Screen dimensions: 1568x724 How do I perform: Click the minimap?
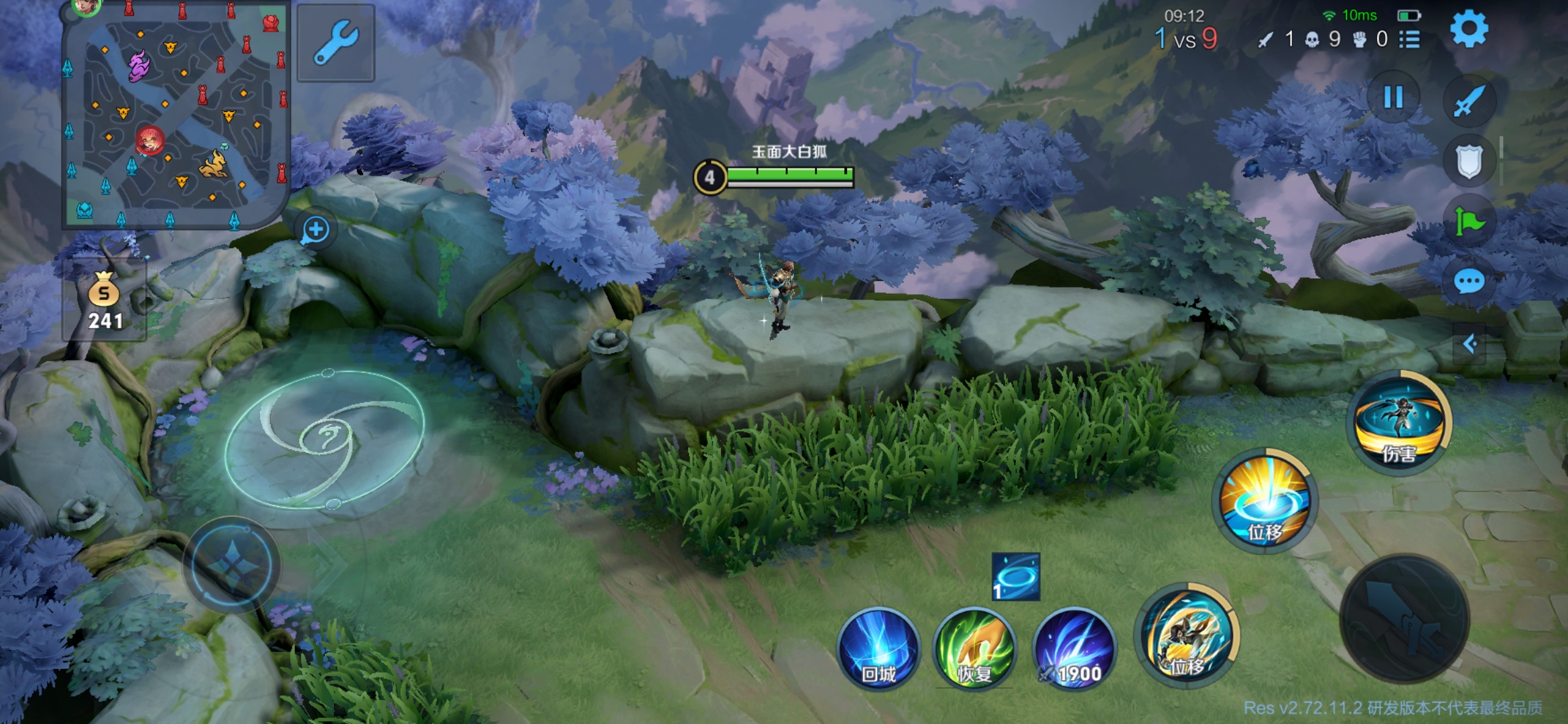(x=176, y=115)
